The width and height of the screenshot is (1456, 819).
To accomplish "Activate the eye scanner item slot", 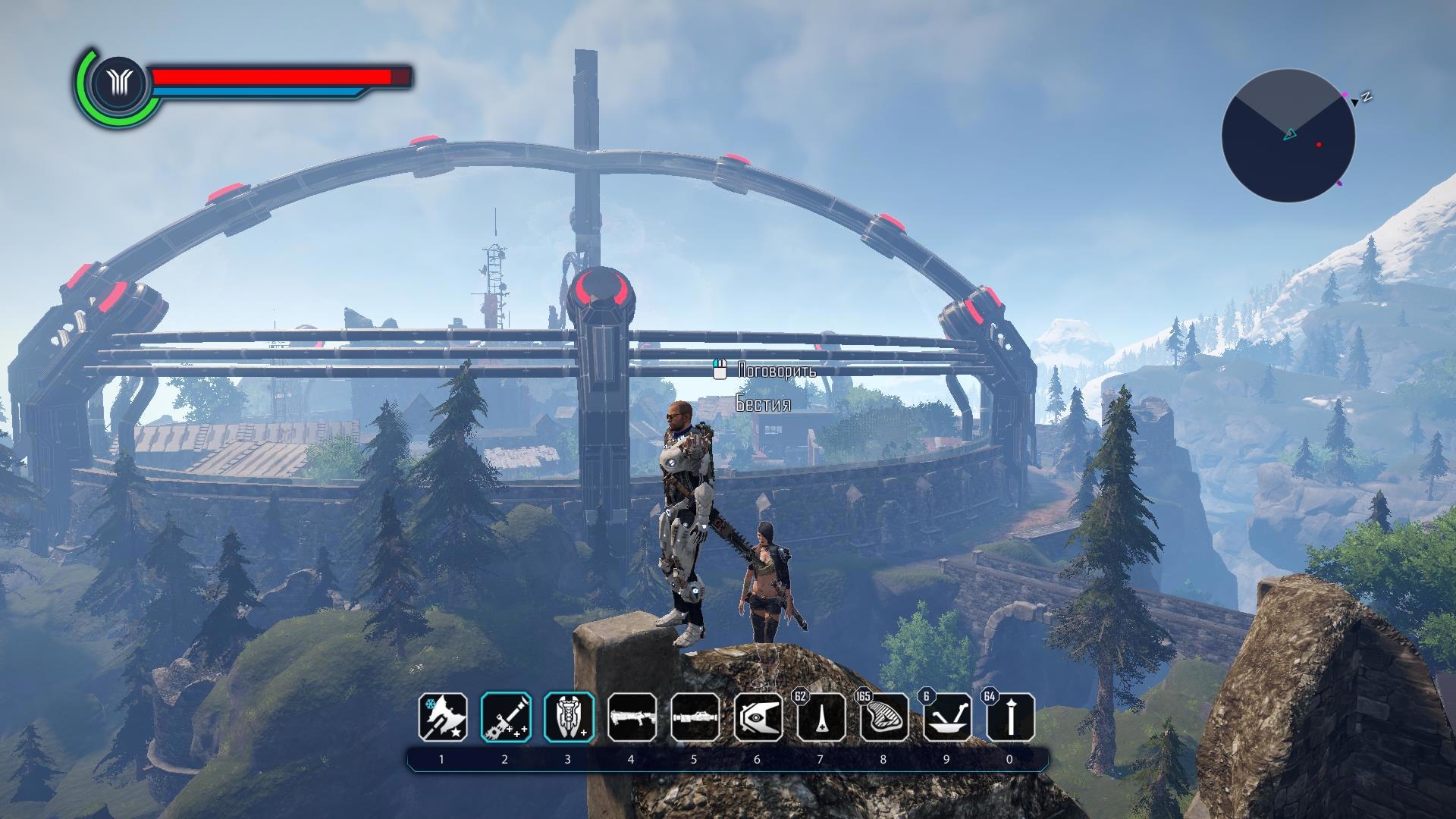I will point(758,717).
